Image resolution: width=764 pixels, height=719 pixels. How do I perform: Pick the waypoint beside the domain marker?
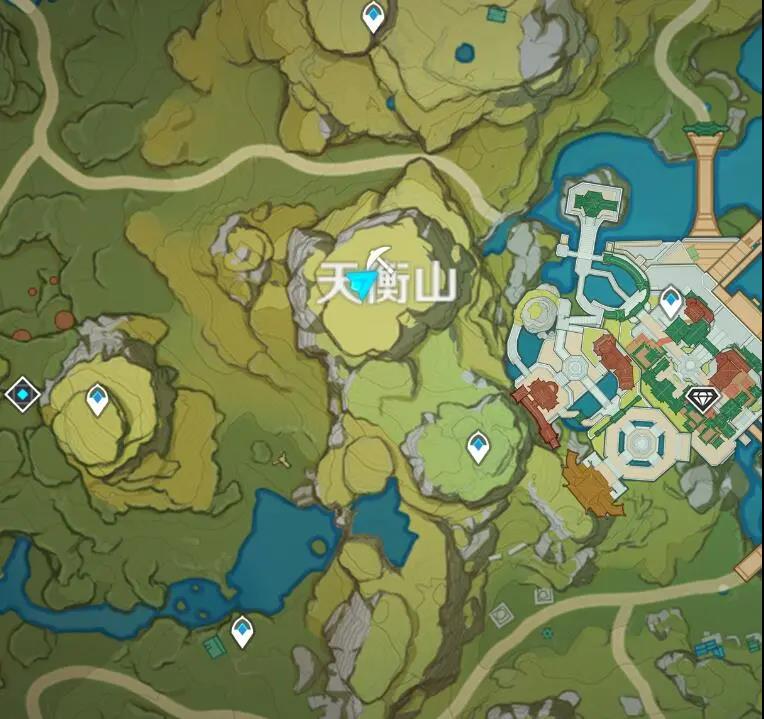click(97, 399)
